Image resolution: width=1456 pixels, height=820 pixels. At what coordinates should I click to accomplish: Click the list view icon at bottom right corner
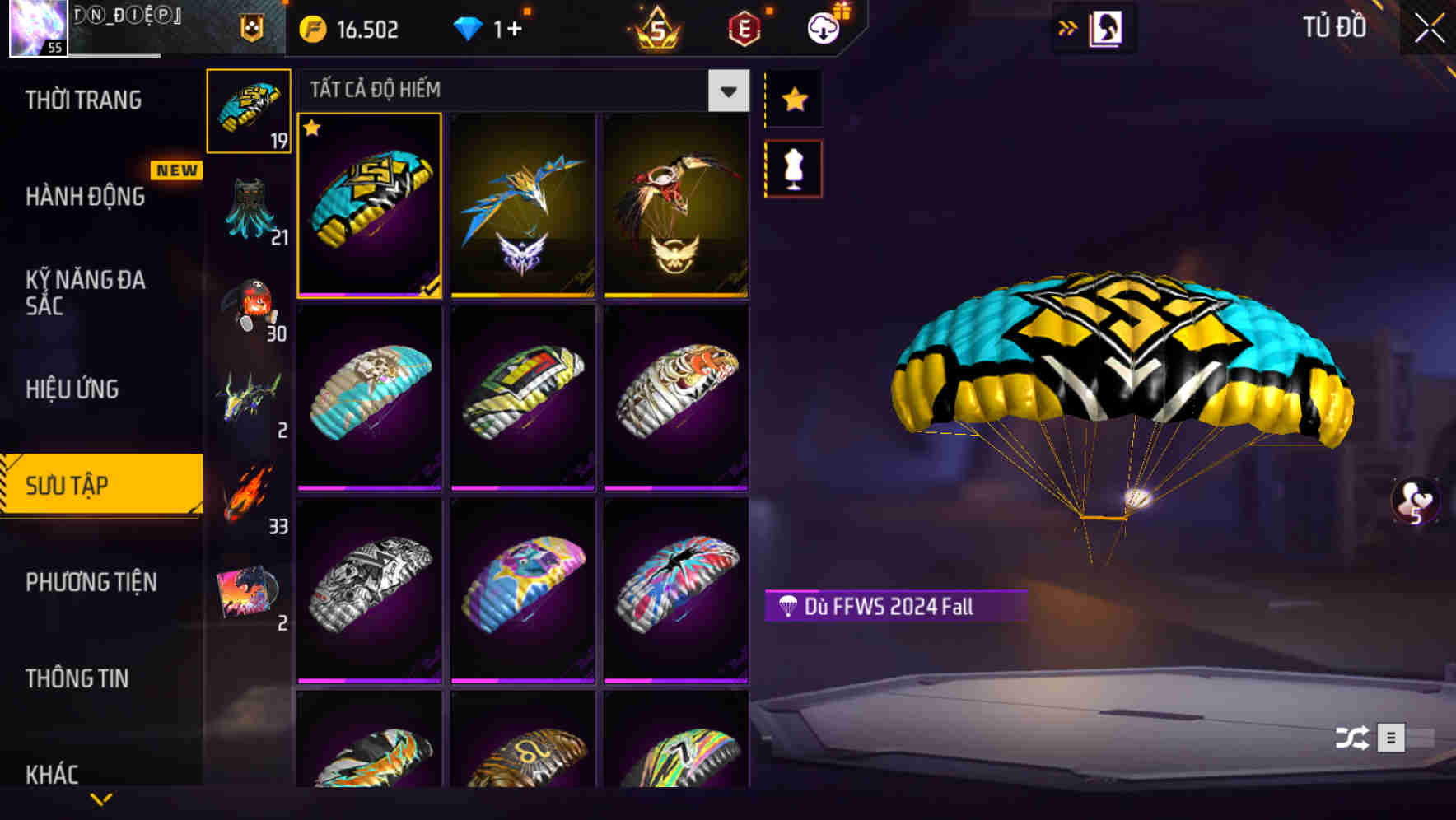point(1390,738)
